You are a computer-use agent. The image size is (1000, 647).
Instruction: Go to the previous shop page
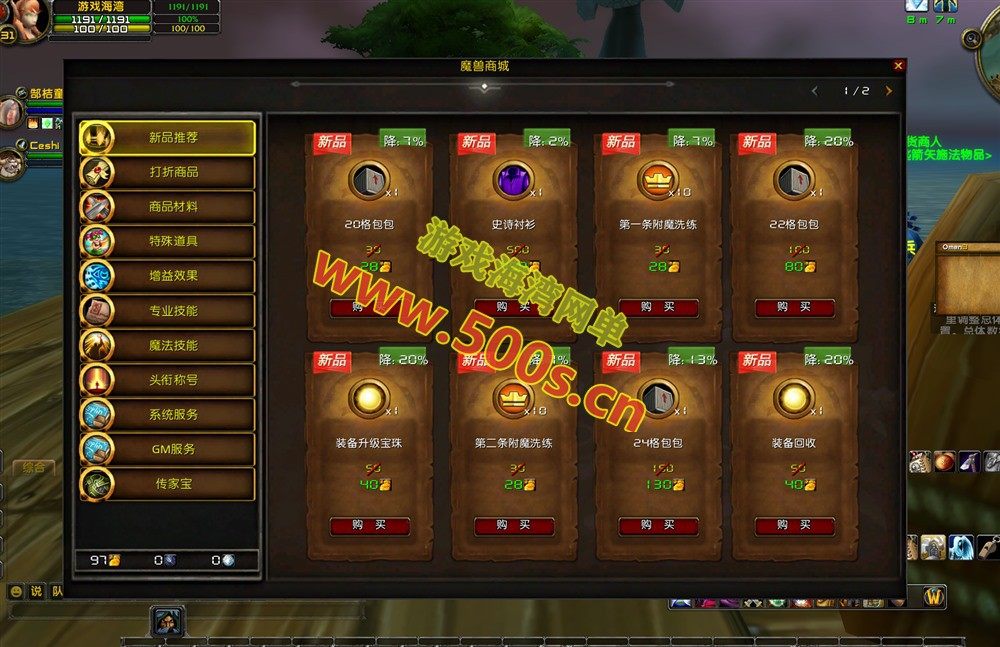814,91
